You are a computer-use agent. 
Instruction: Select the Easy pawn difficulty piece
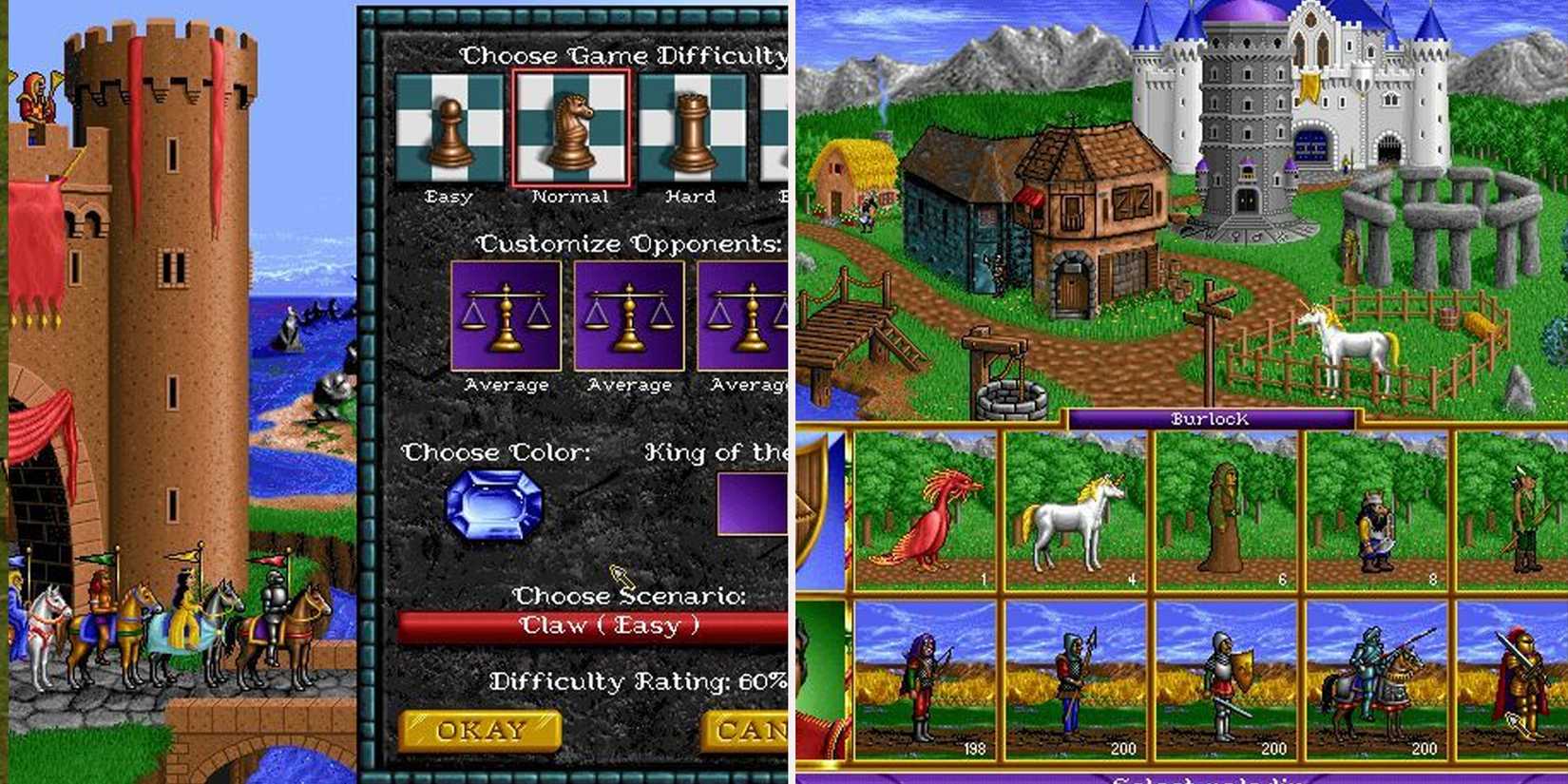[449, 128]
